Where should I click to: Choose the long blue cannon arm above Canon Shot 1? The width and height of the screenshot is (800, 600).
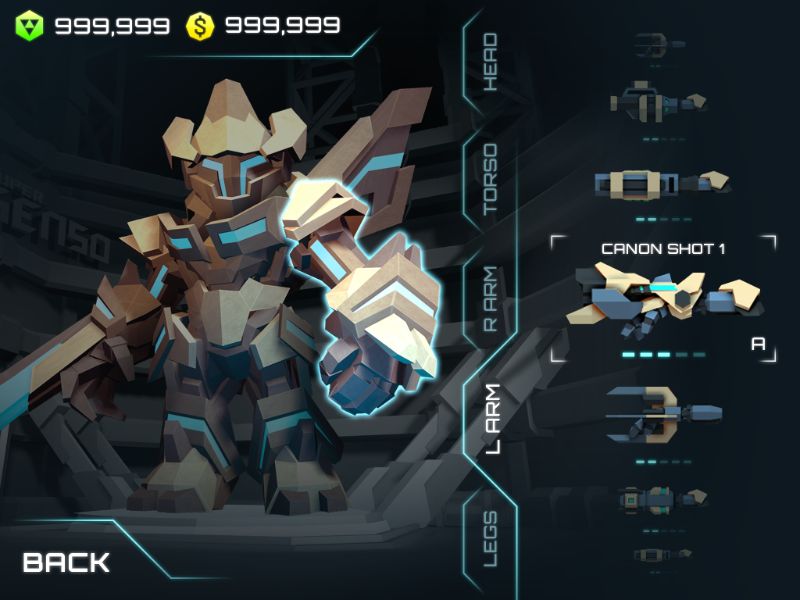coord(662,183)
